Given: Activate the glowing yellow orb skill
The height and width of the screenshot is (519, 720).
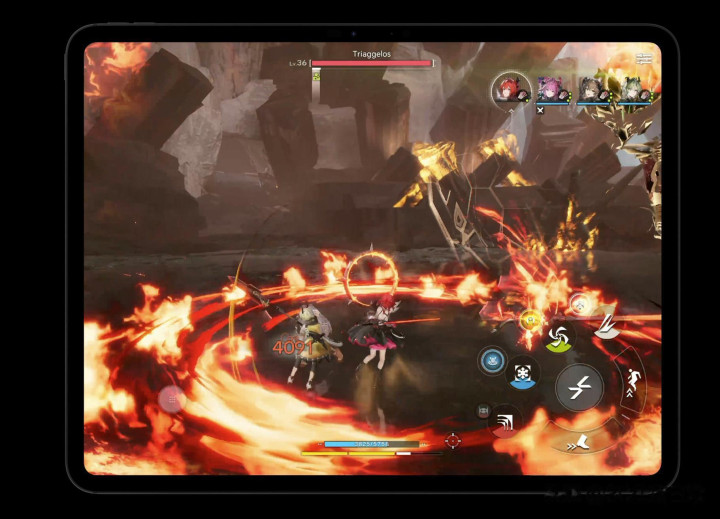Looking at the screenshot, I should (x=529, y=321).
